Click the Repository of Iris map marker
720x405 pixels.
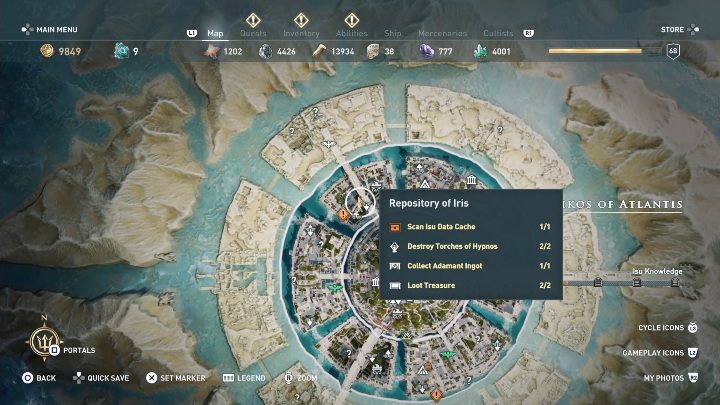(x=358, y=204)
